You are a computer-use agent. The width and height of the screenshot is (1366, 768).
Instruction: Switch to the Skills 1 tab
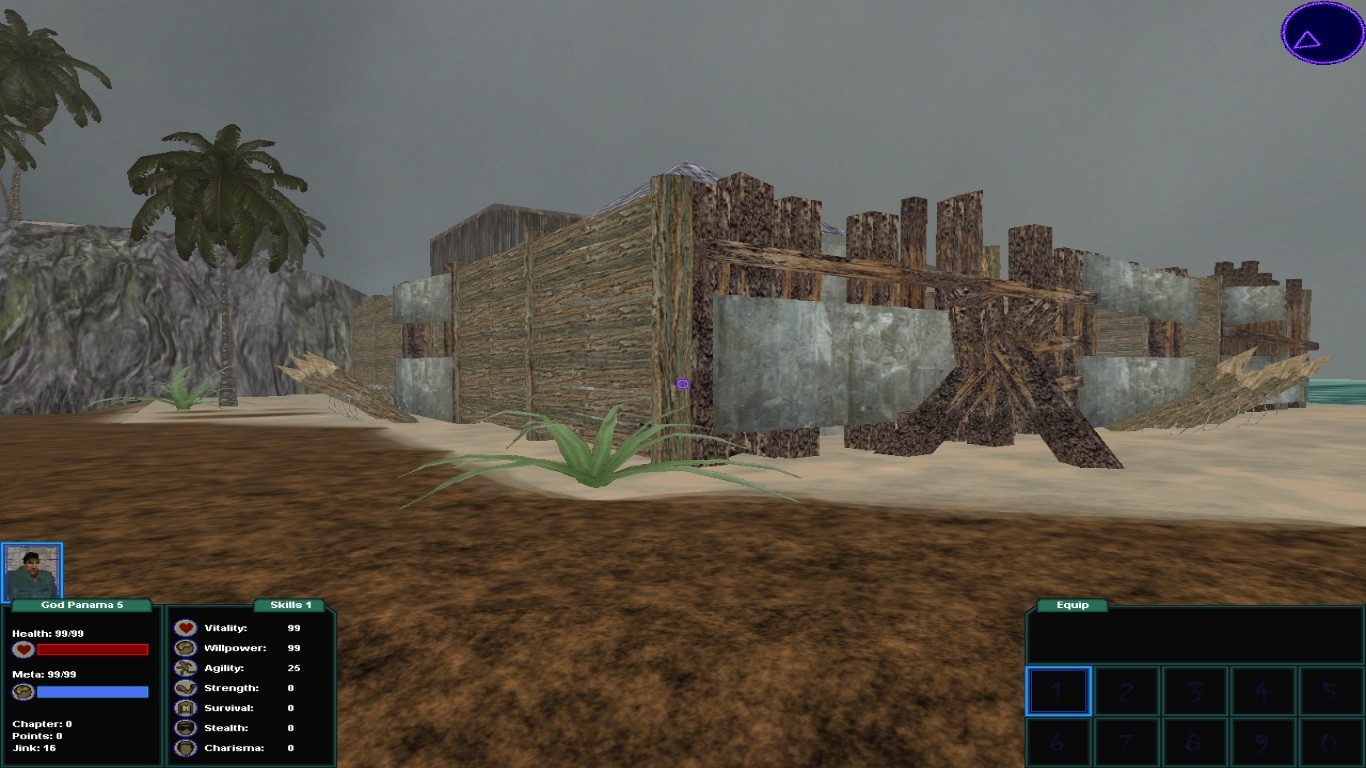pos(290,605)
